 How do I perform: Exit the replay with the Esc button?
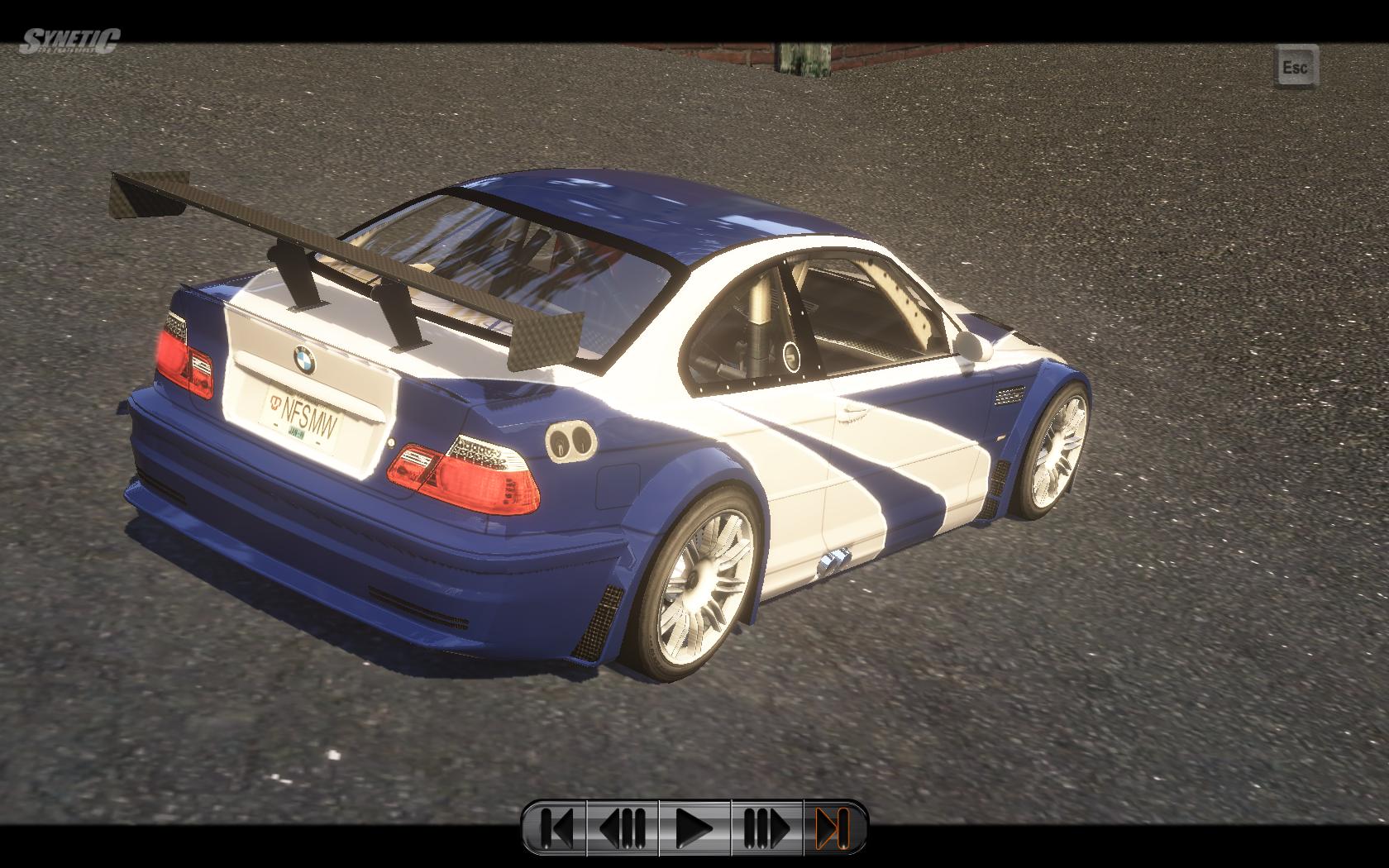[x=1295, y=66]
